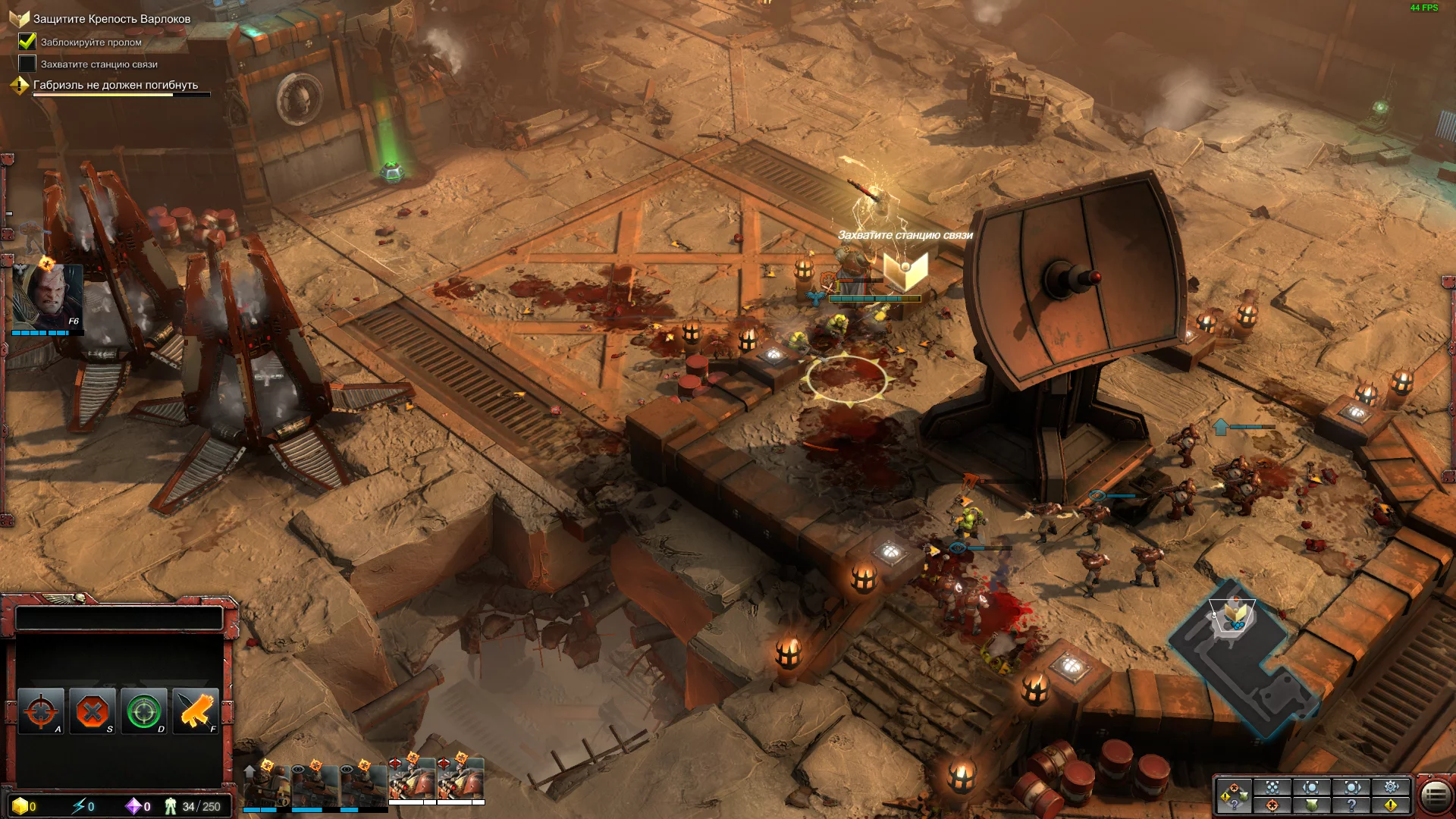Image resolution: width=1456 pixels, height=819 pixels.
Task: Click the objective 'Защитите Крепость Варлоков'
Action: pos(111,19)
